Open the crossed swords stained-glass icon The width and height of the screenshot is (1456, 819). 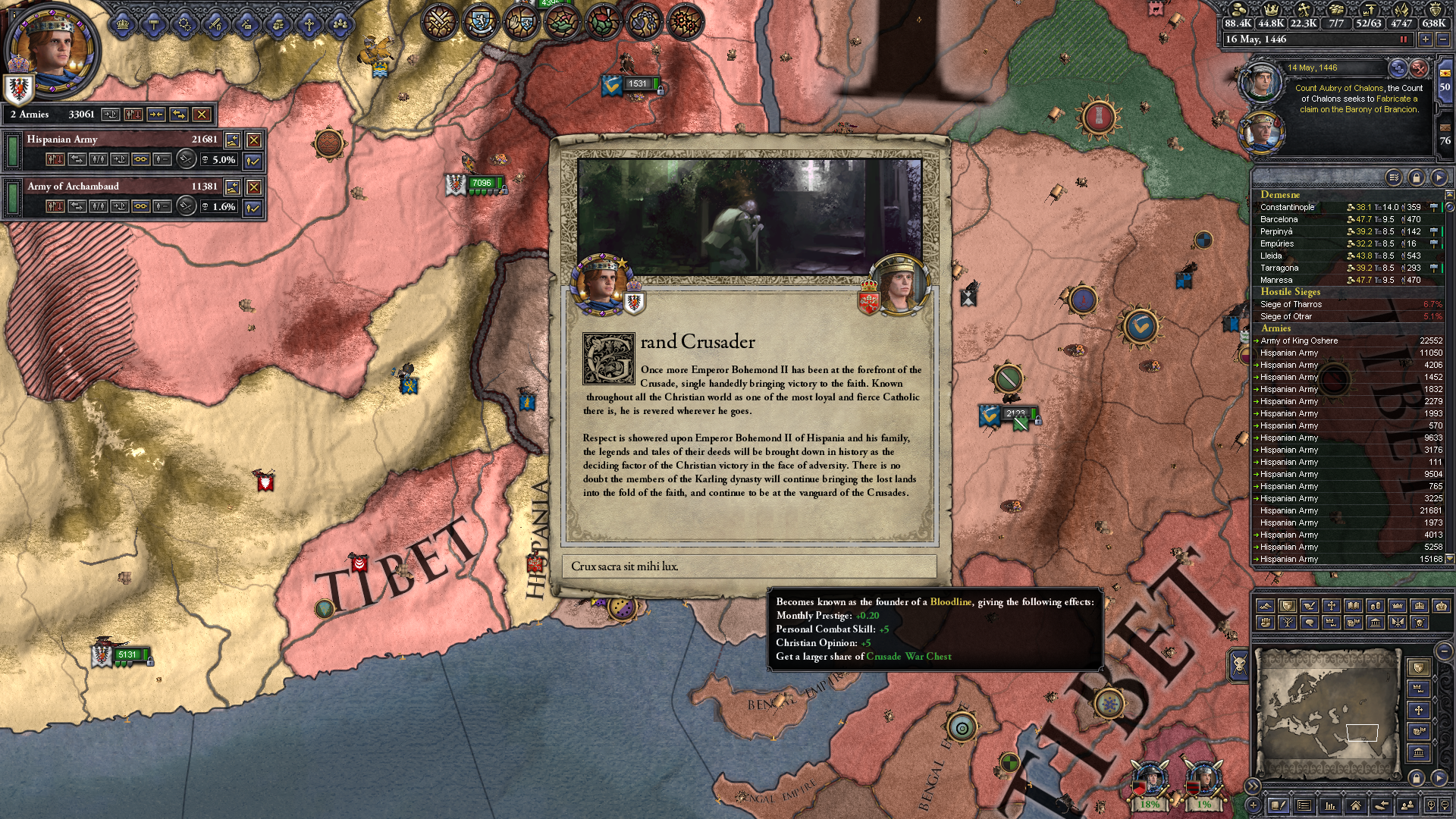tap(439, 21)
